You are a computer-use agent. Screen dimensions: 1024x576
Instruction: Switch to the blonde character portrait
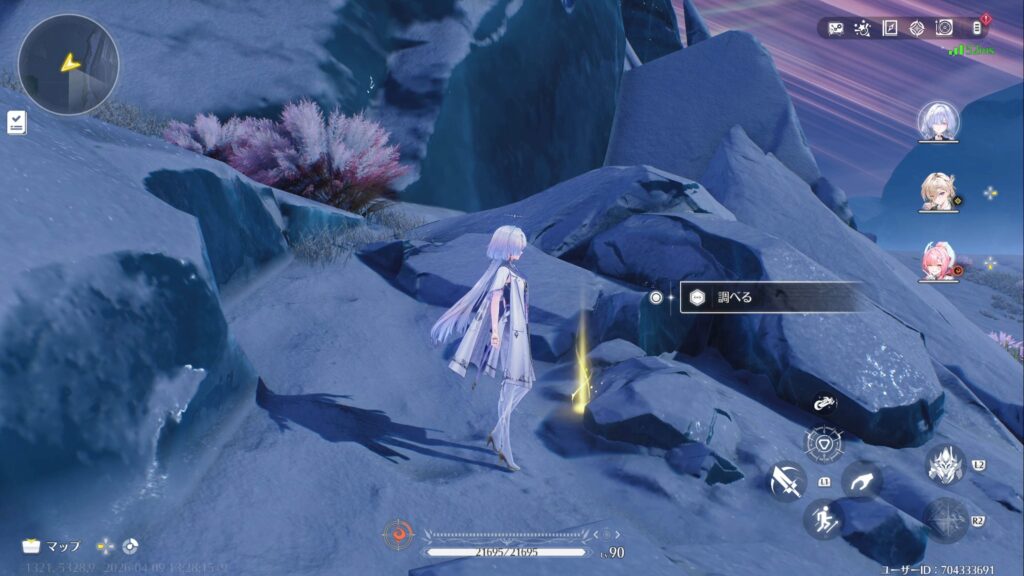pyautogui.click(x=939, y=193)
